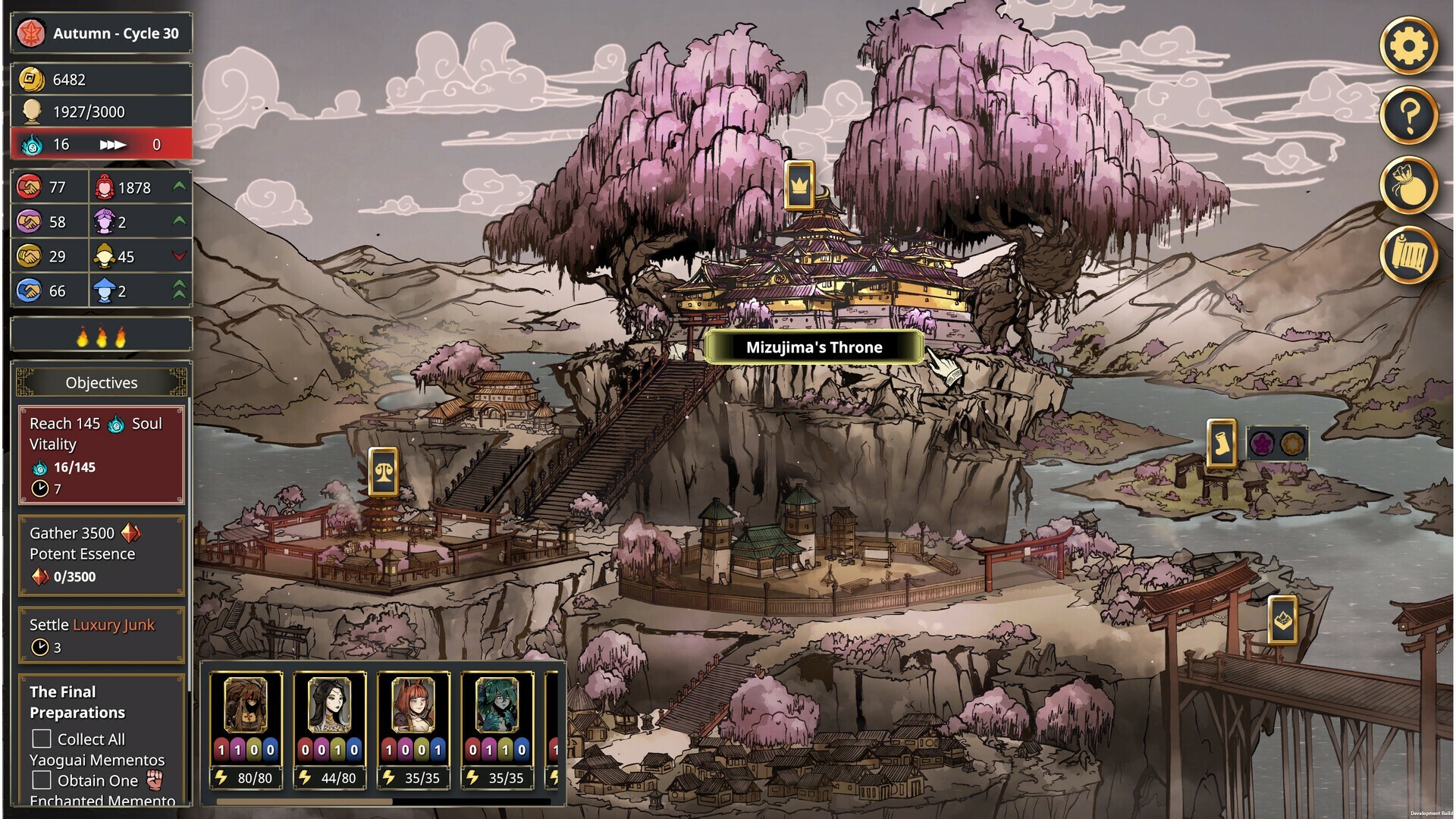Expand The Final Preparations objective
This screenshot has height=819, width=1456.
(77, 702)
